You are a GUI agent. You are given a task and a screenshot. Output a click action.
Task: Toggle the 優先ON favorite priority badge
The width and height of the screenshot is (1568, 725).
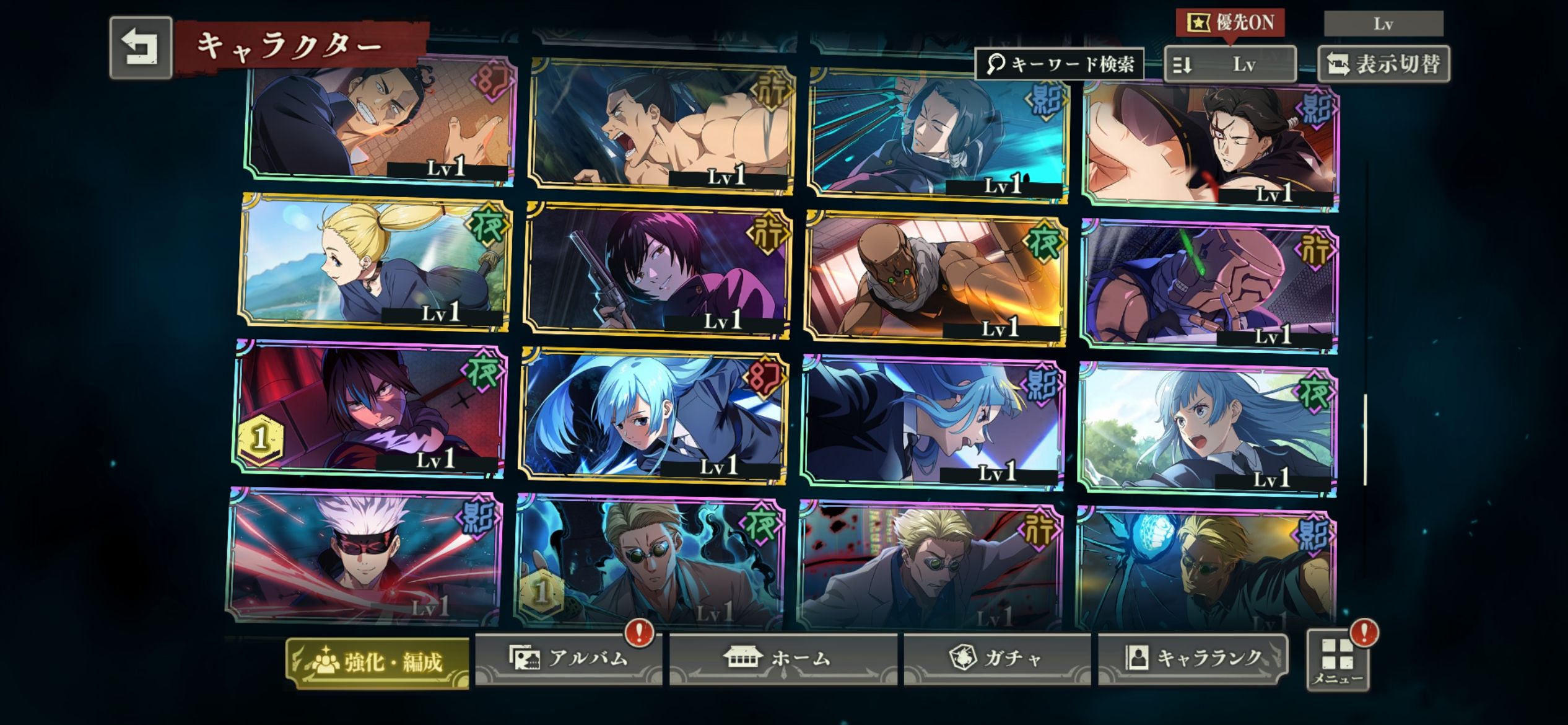1230,23
